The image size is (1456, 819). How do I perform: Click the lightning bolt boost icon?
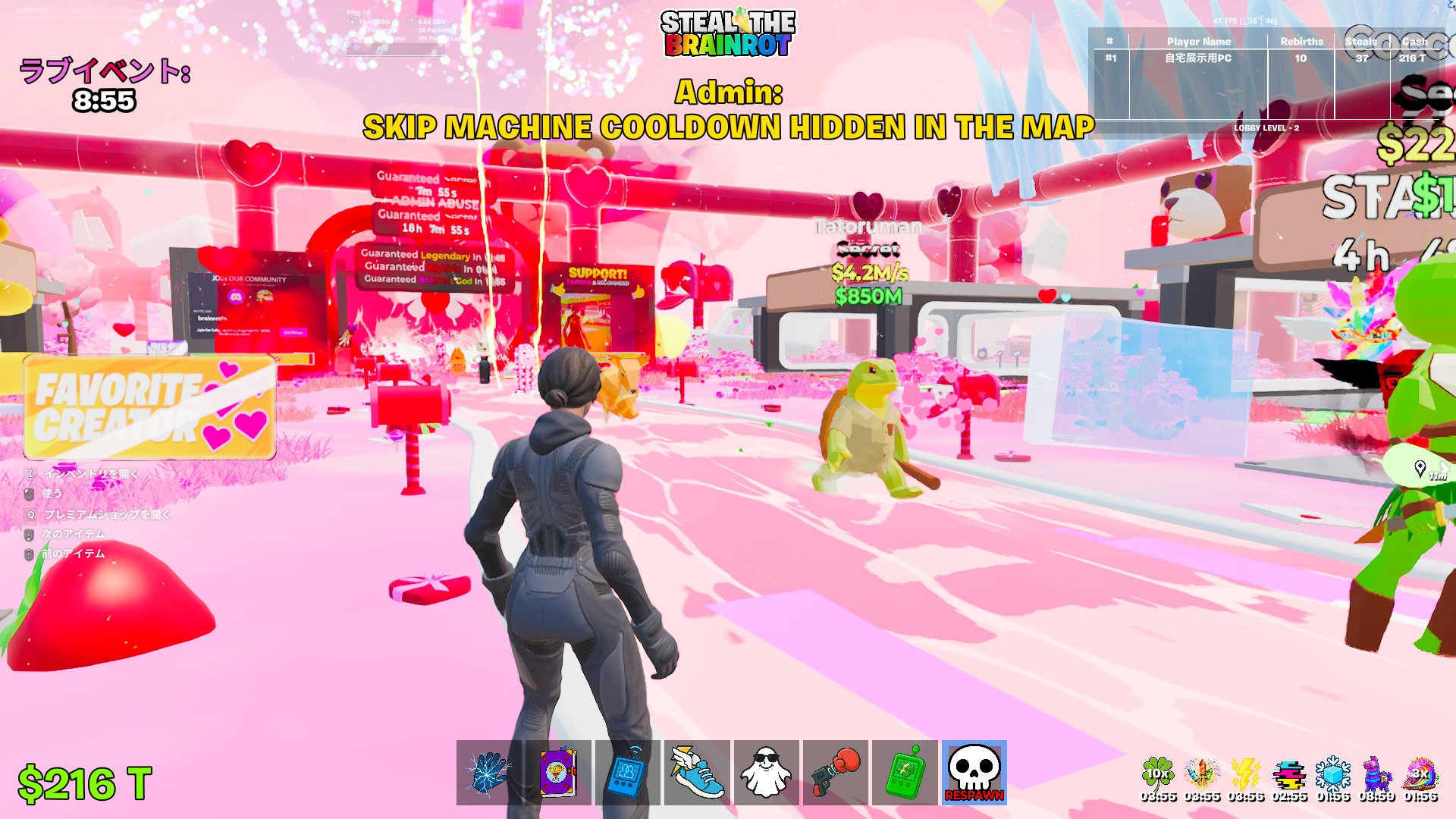tap(1245, 774)
